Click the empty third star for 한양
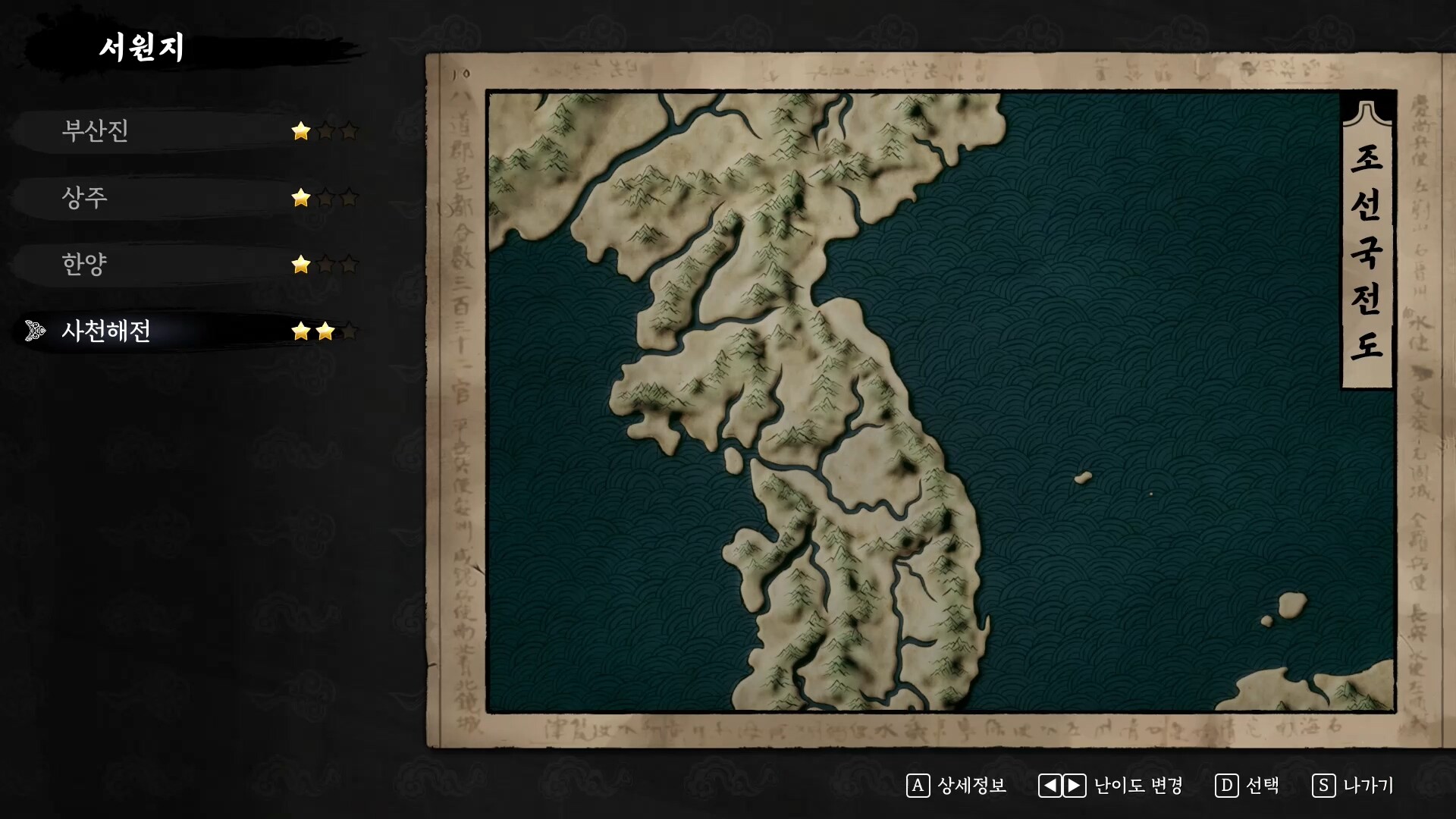This screenshot has width=1456, height=819. click(348, 264)
